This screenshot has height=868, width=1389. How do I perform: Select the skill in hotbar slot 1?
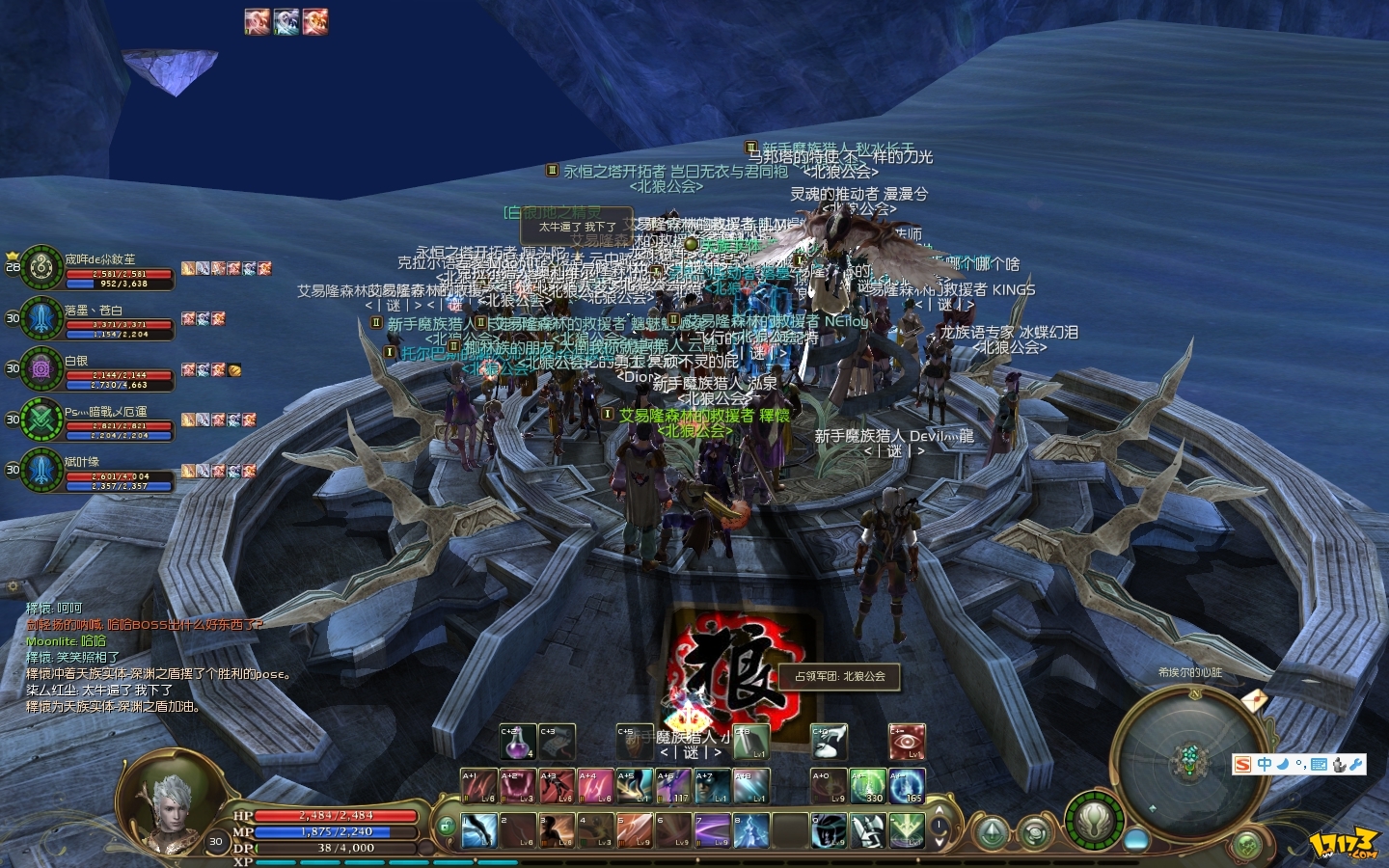point(480,829)
